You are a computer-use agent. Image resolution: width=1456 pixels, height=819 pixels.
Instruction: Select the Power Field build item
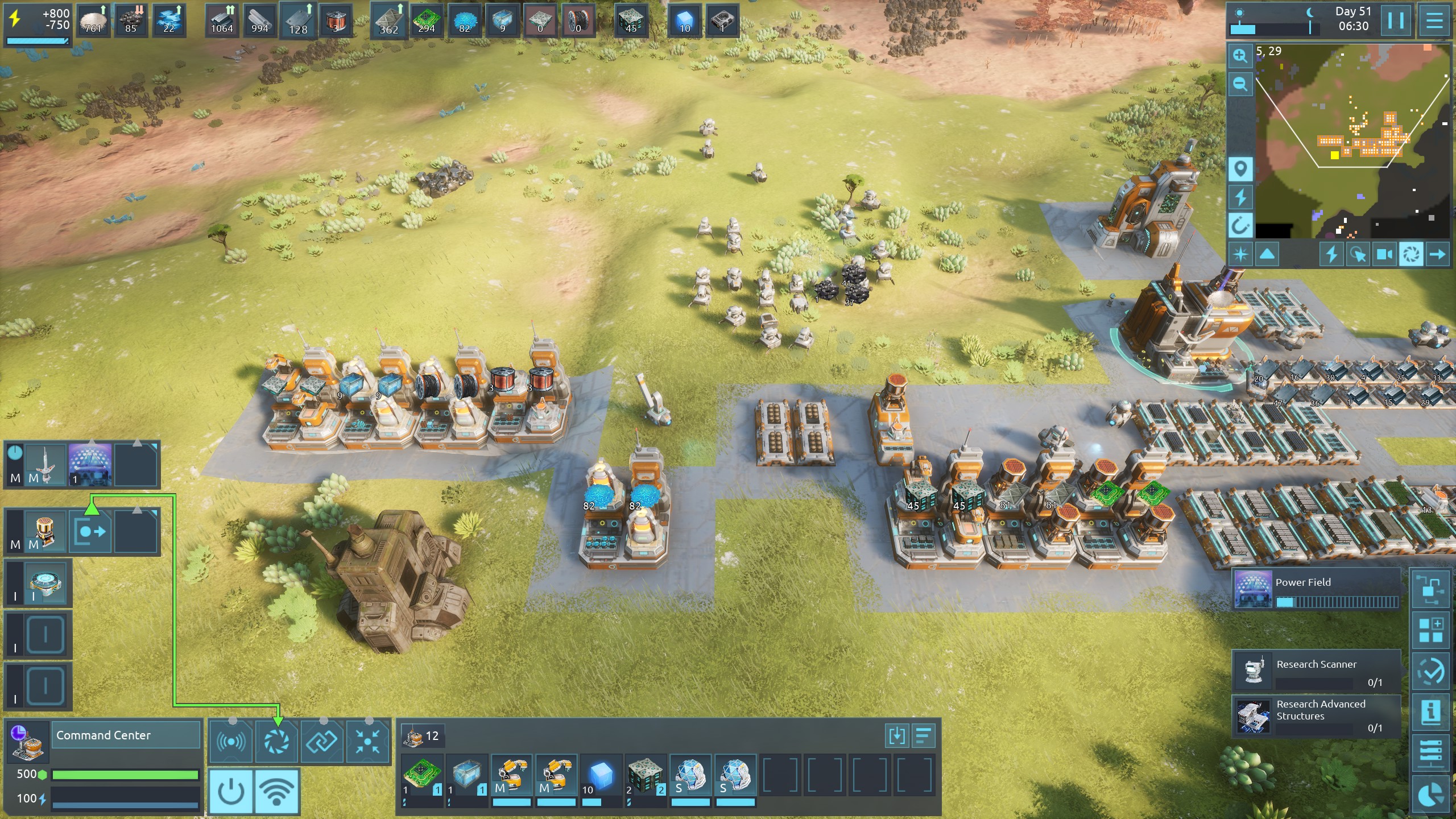[1316, 589]
